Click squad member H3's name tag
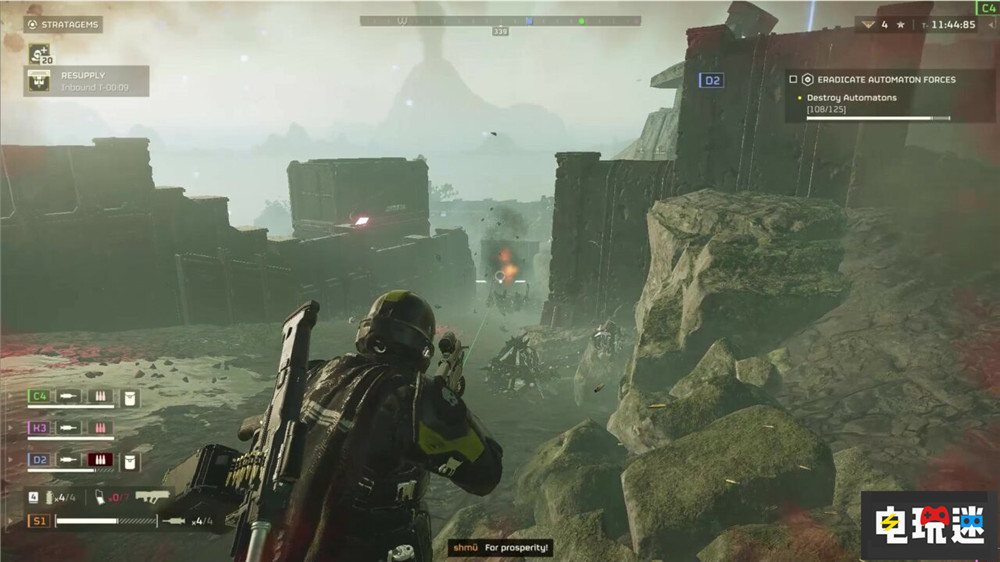 [x=39, y=427]
